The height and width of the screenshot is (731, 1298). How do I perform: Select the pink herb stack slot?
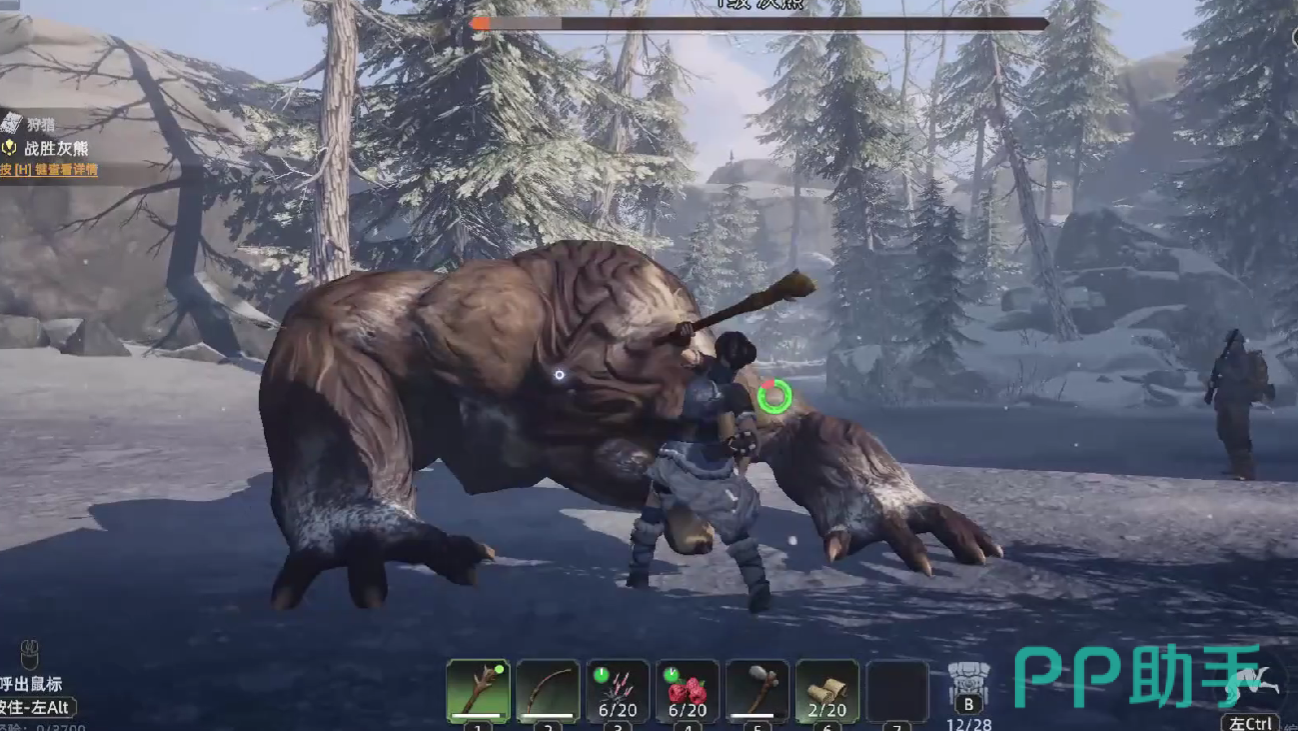(x=618, y=690)
